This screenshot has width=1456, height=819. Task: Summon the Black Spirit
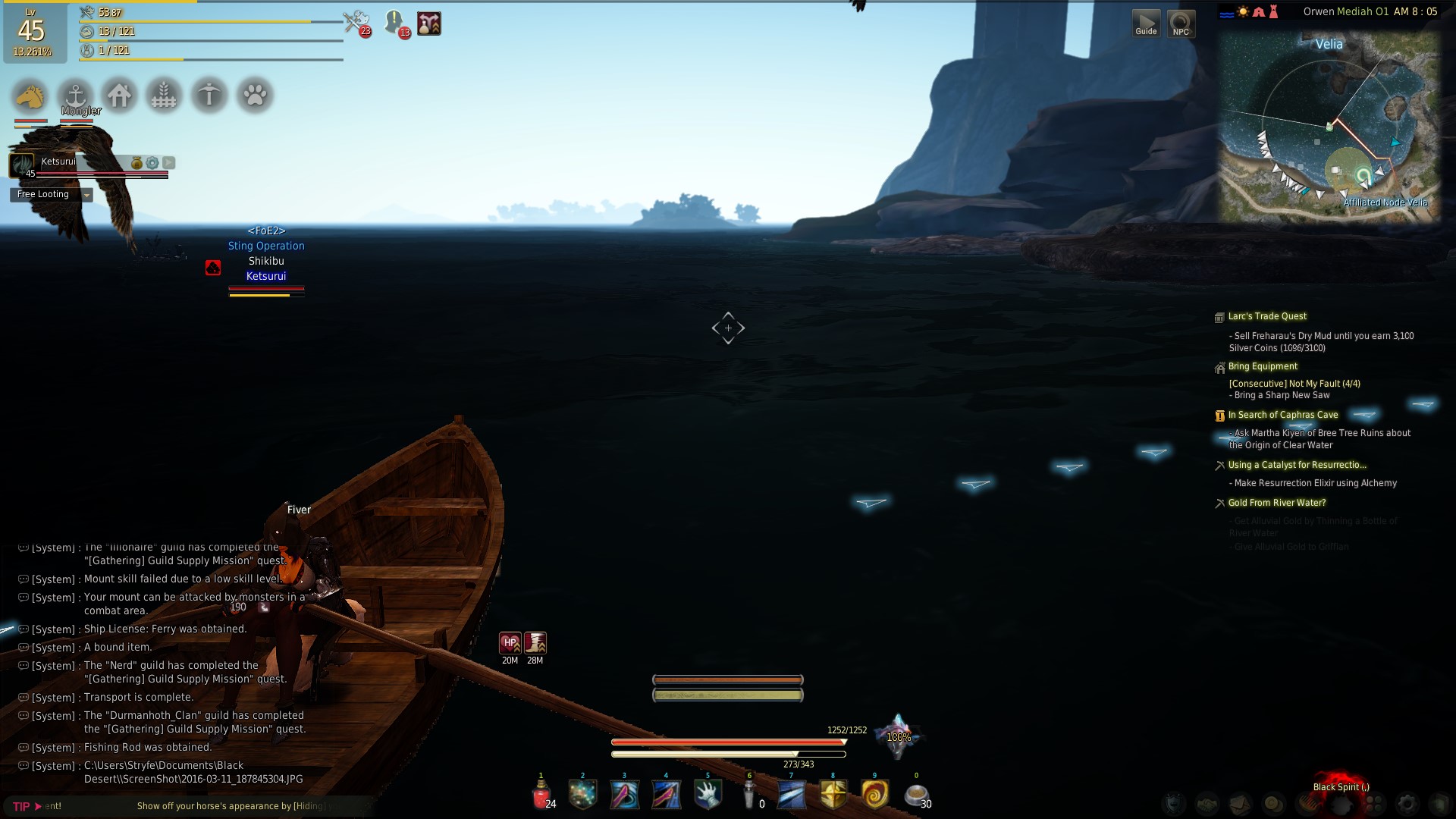(1341, 789)
